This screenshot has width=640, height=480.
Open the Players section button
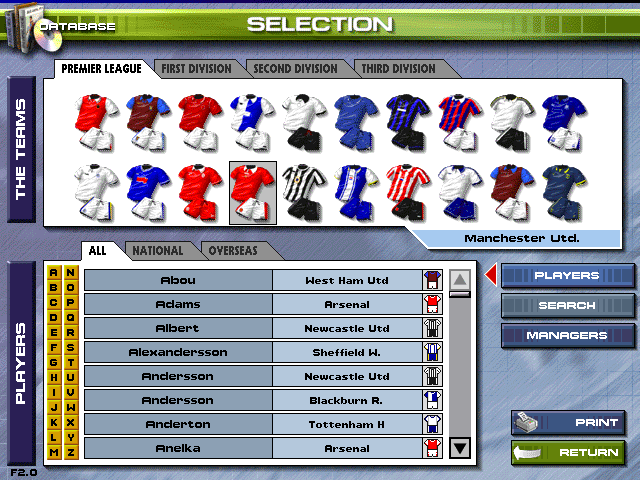point(566,276)
